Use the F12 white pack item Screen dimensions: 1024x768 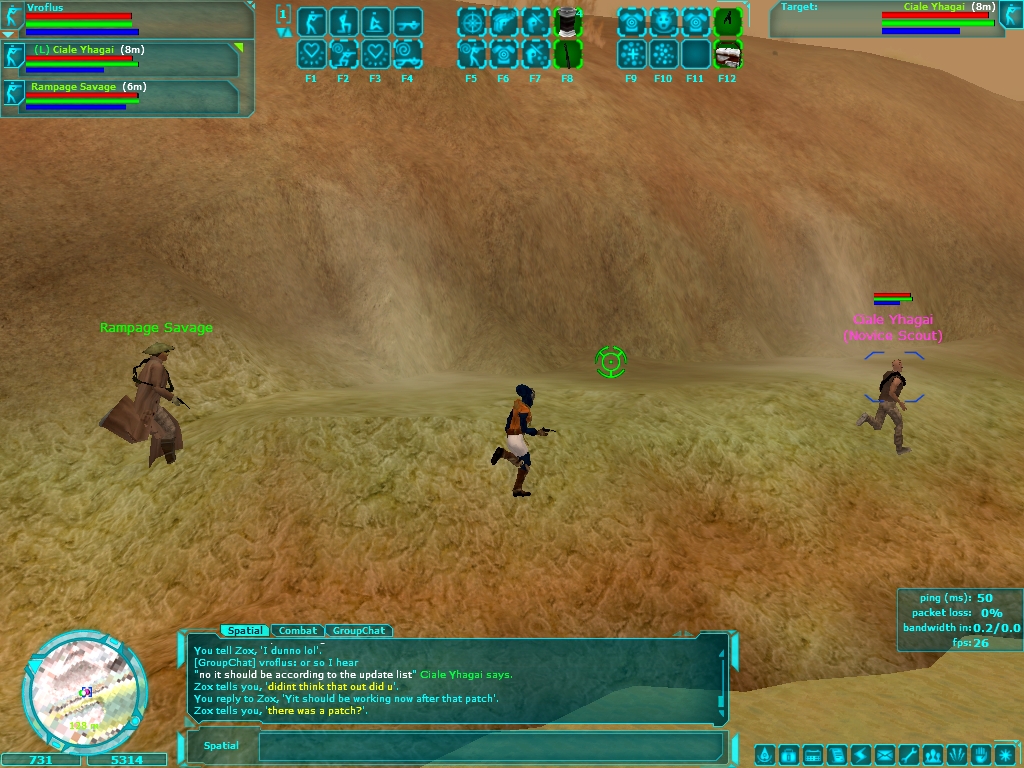coord(727,54)
